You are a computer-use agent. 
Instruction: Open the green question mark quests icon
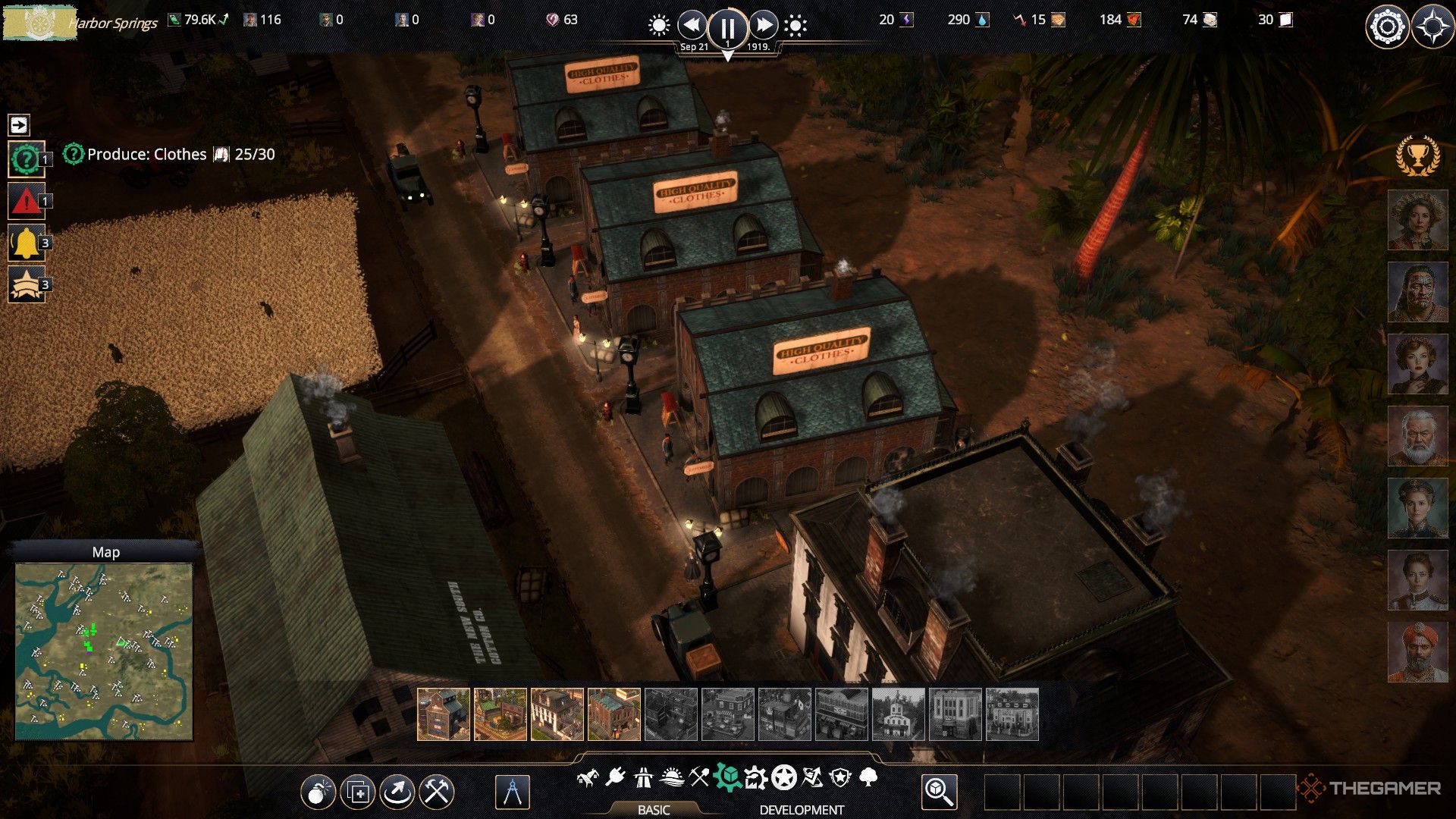click(26, 159)
